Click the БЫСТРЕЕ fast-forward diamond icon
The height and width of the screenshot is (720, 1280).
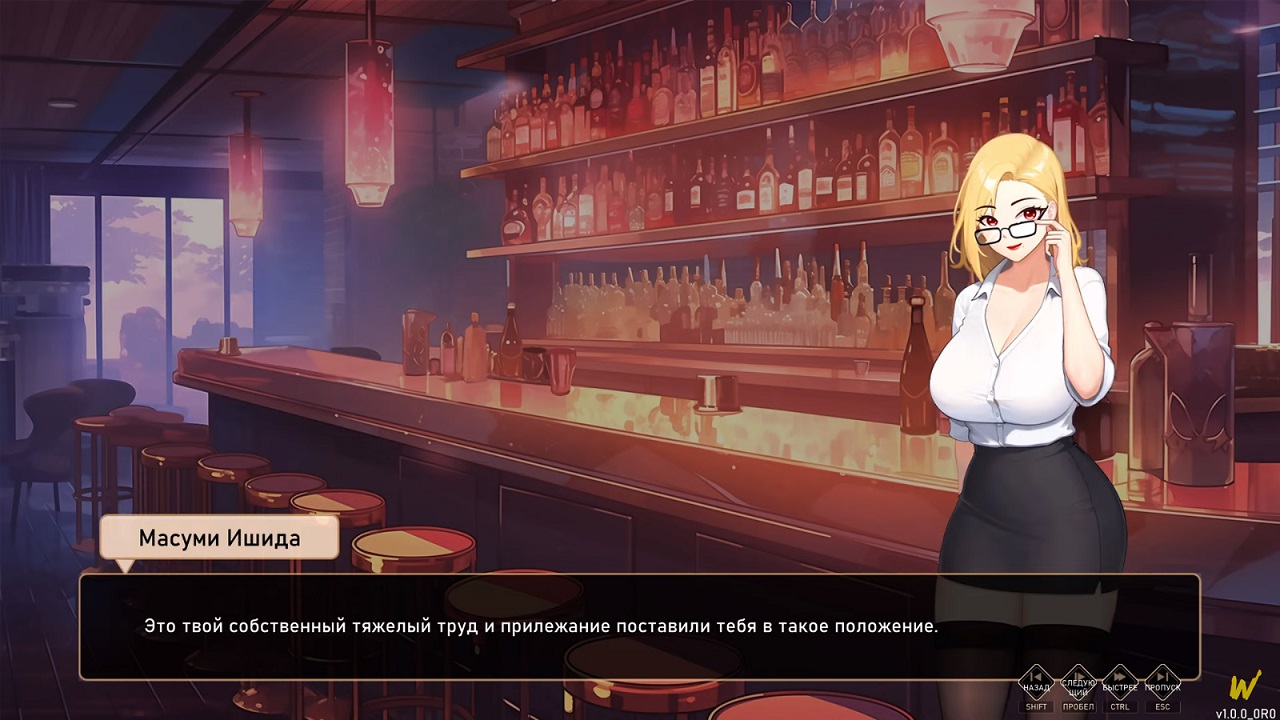(x=1119, y=683)
